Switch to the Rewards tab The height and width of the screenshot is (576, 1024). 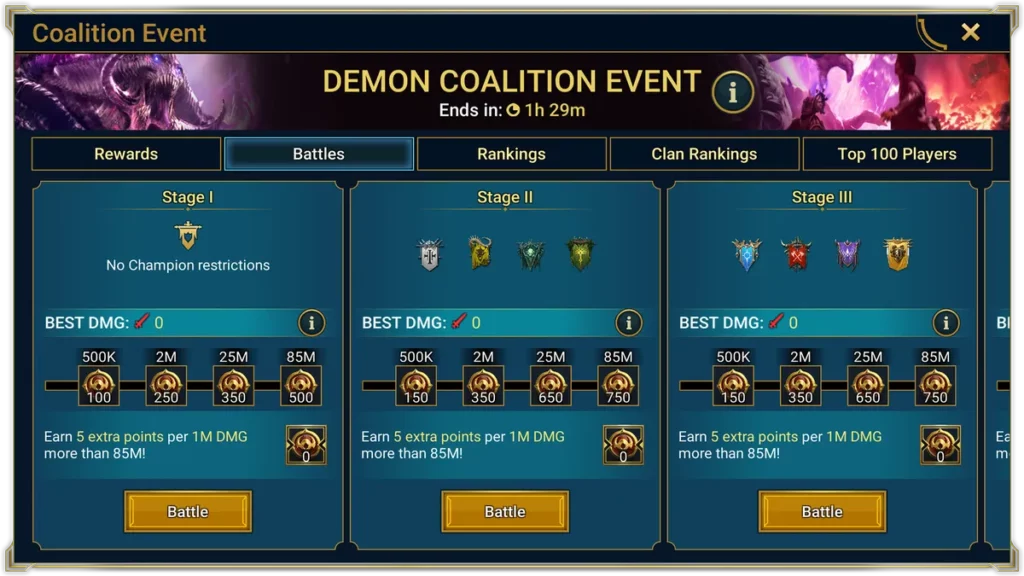(x=126, y=154)
